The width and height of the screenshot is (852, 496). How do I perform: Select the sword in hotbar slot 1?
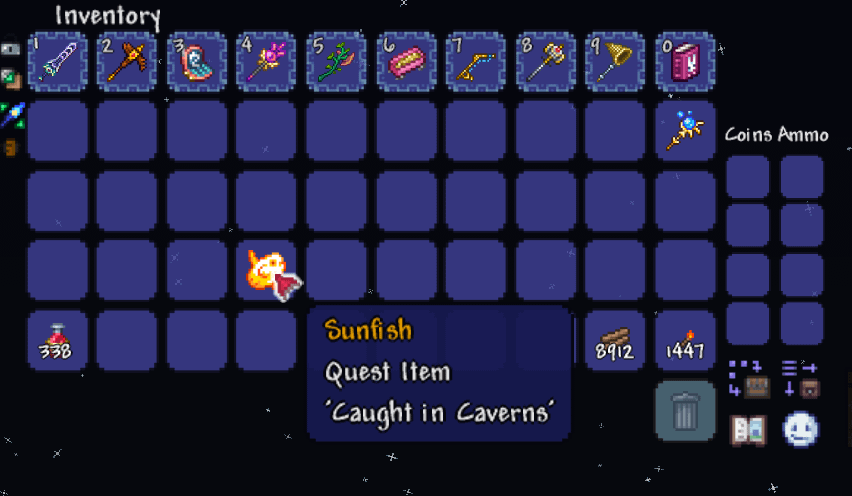coord(57,61)
